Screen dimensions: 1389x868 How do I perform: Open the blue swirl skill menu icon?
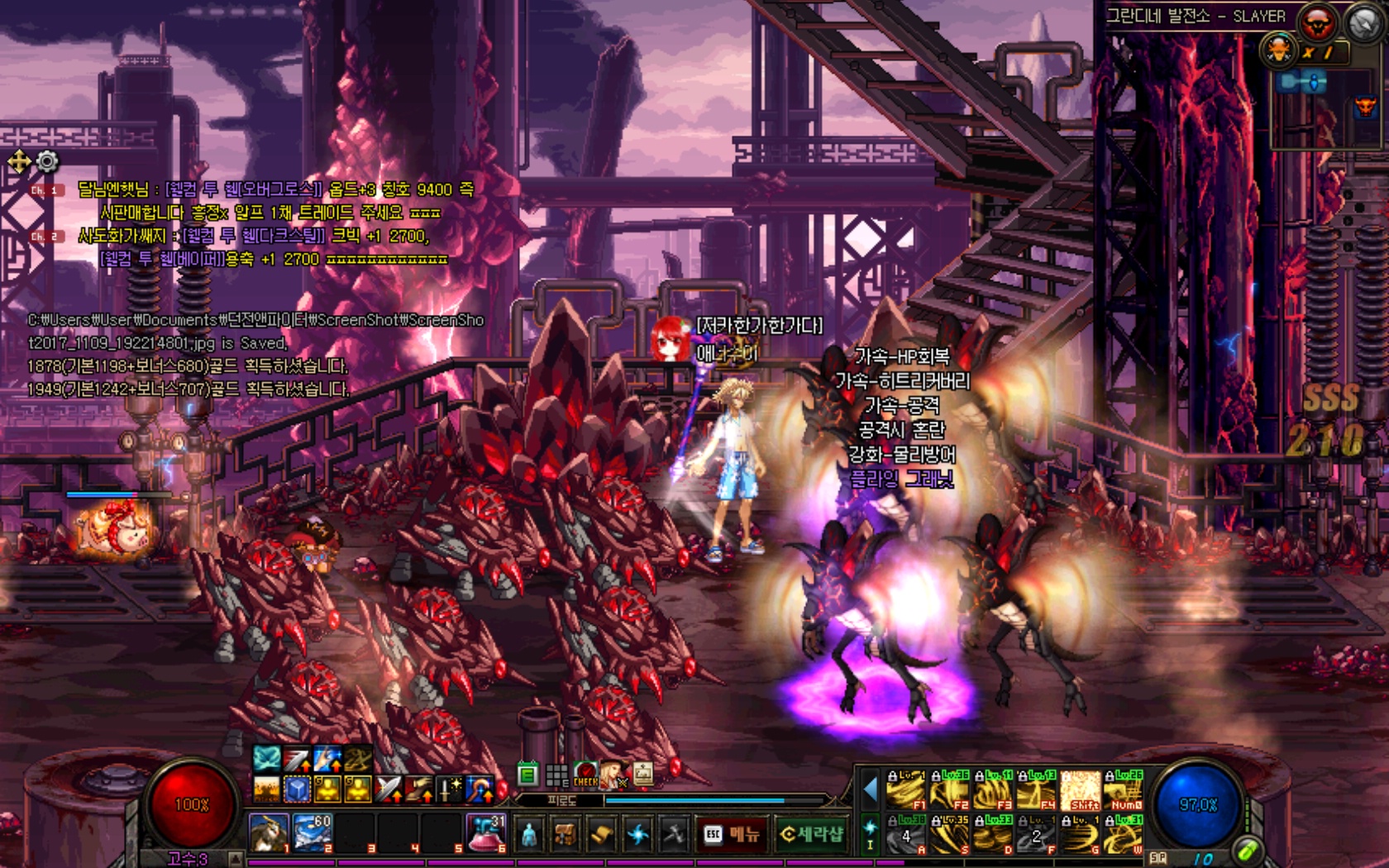(637, 835)
